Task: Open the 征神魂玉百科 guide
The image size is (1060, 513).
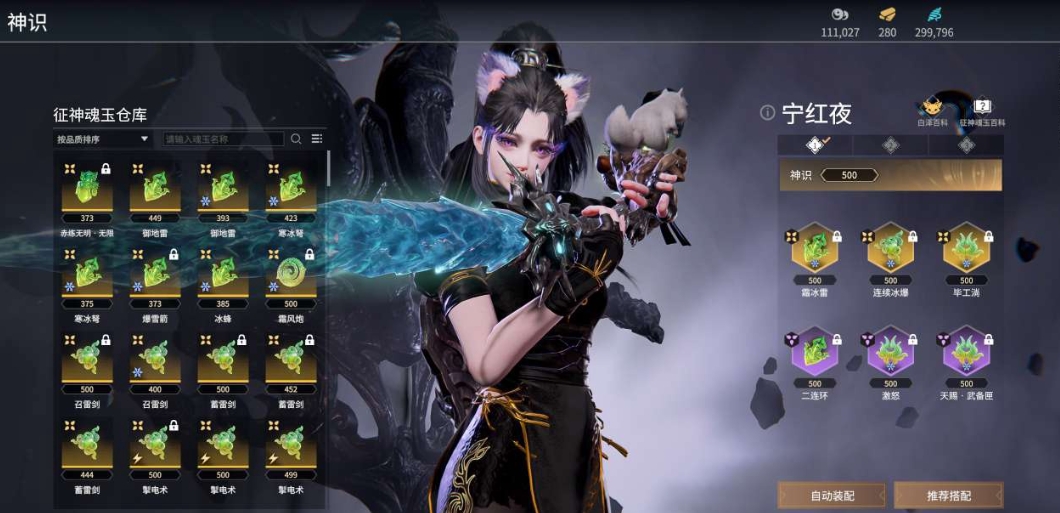Action: click(982, 109)
